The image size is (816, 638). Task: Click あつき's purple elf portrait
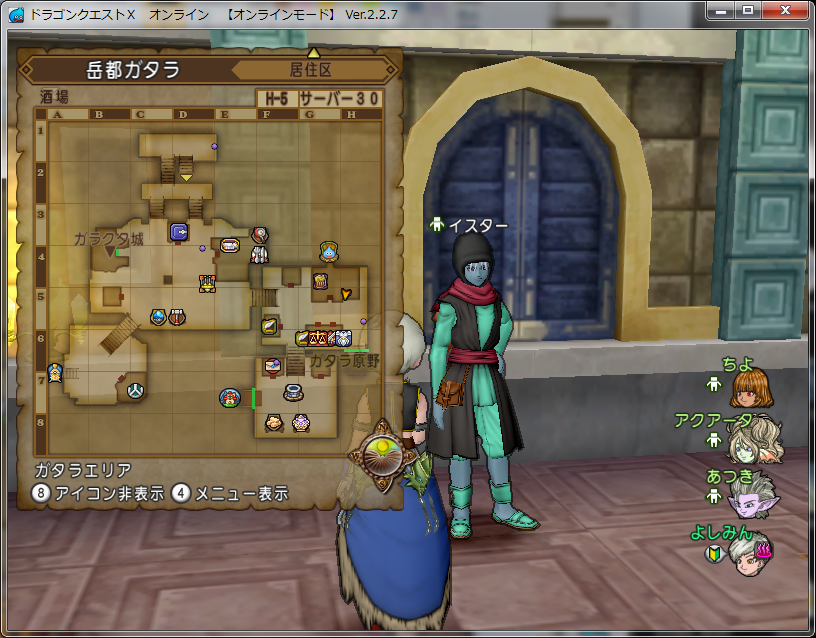(752, 496)
